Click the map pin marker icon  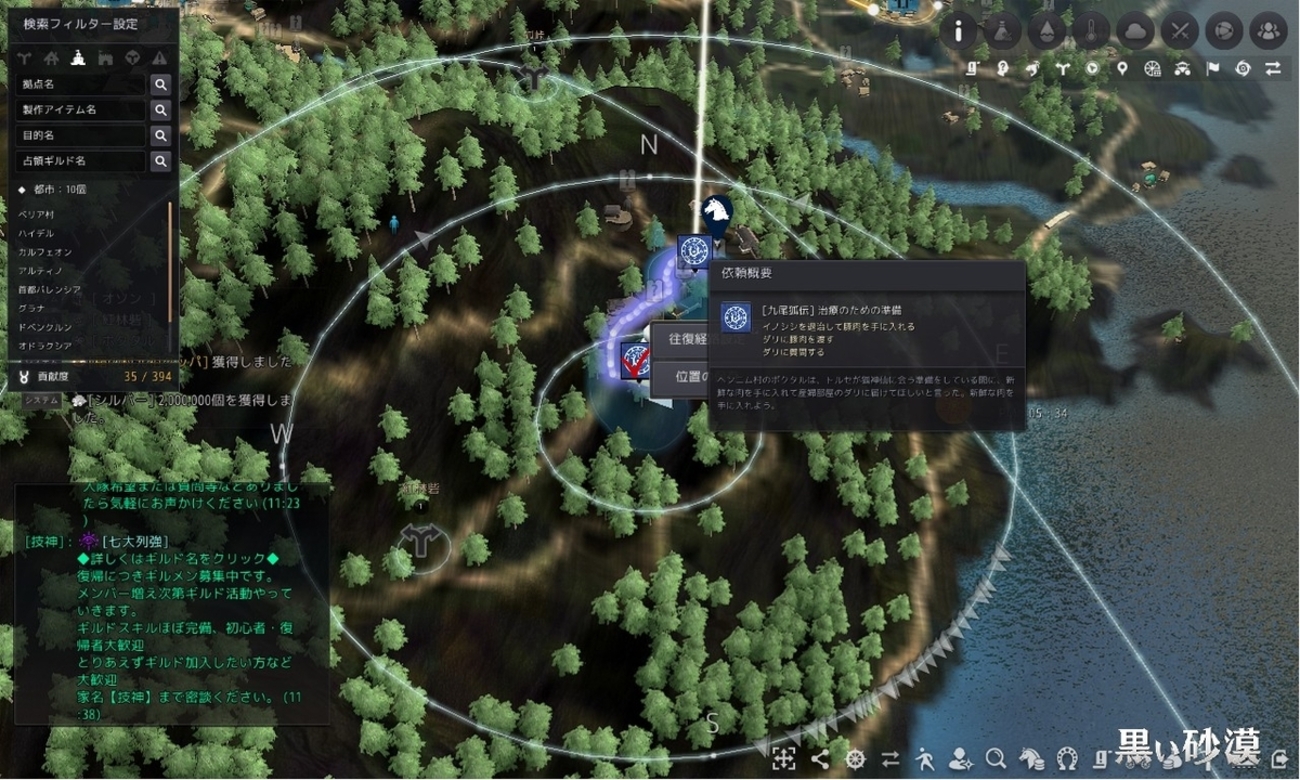1123,68
